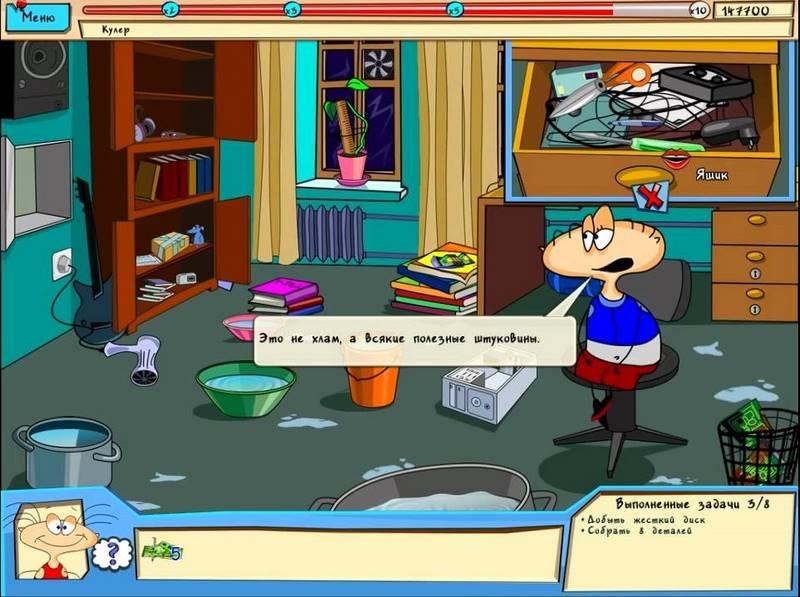Viewport: 800px width, 597px height.
Task: Select the green money item in inventory
Action: click(x=160, y=549)
